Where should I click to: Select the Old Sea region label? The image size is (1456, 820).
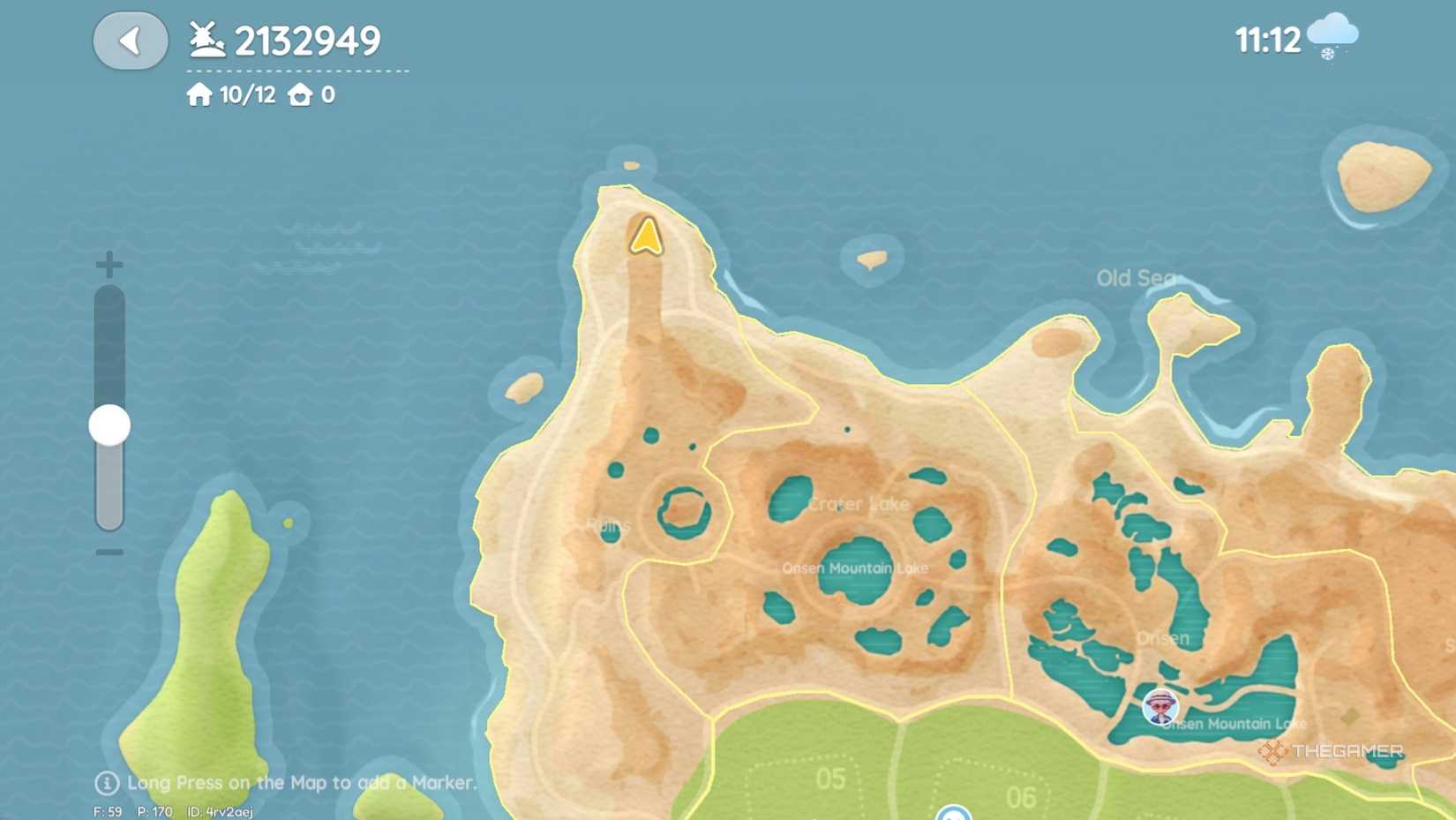click(1137, 278)
